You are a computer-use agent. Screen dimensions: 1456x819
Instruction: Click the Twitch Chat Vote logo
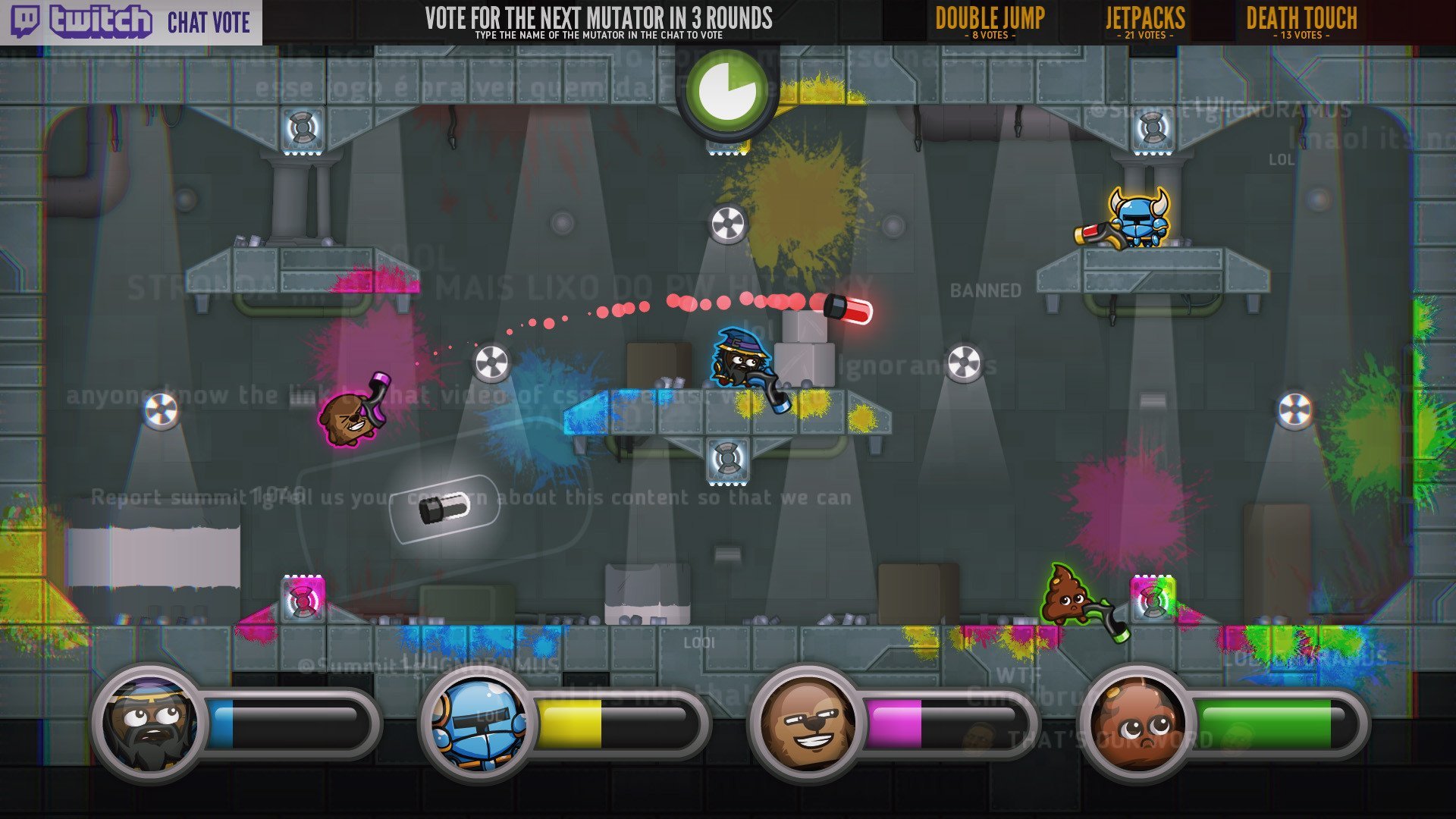coord(130,22)
